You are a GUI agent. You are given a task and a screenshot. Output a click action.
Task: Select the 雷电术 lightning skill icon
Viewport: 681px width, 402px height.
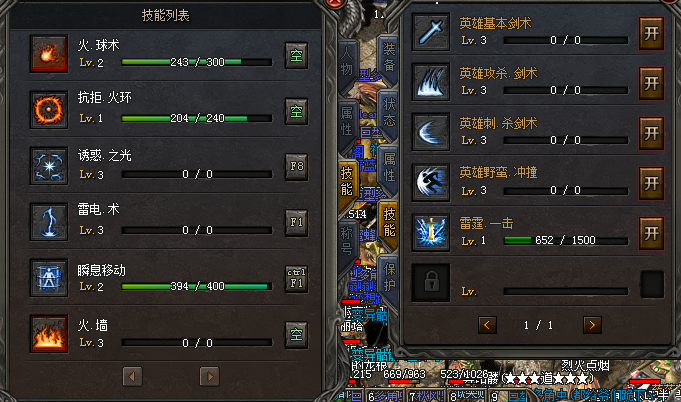(x=44, y=220)
